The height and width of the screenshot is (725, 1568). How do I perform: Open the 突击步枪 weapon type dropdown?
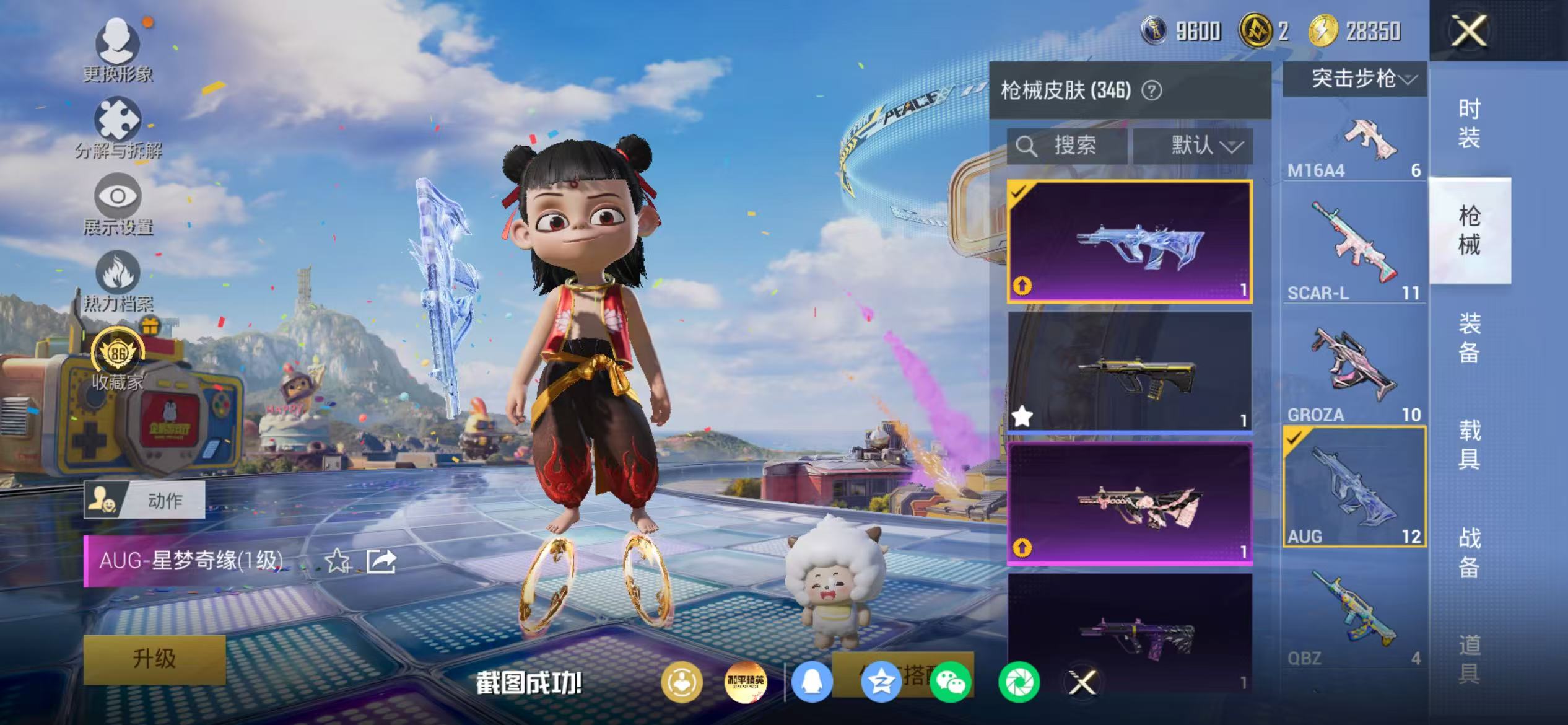1355,79
